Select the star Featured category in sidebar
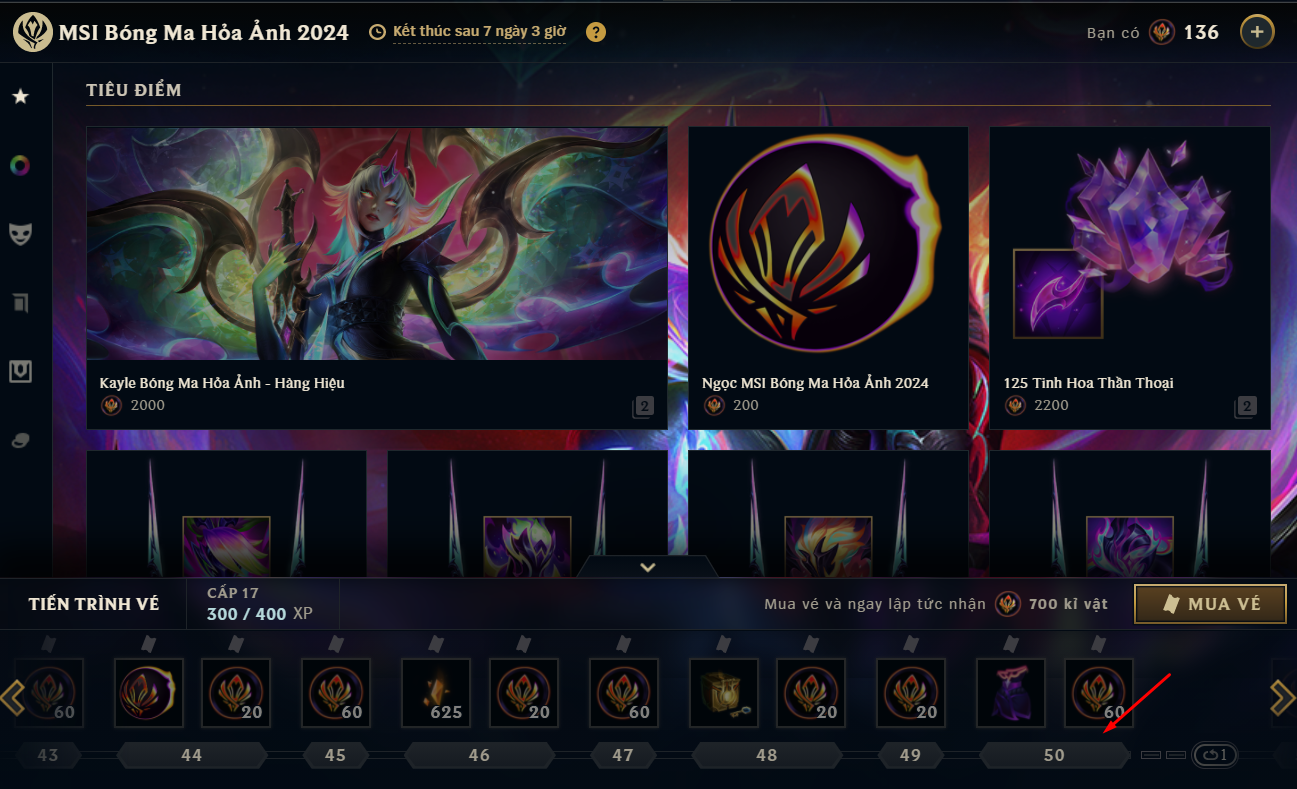This screenshot has height=789, width=1297. 21,96
